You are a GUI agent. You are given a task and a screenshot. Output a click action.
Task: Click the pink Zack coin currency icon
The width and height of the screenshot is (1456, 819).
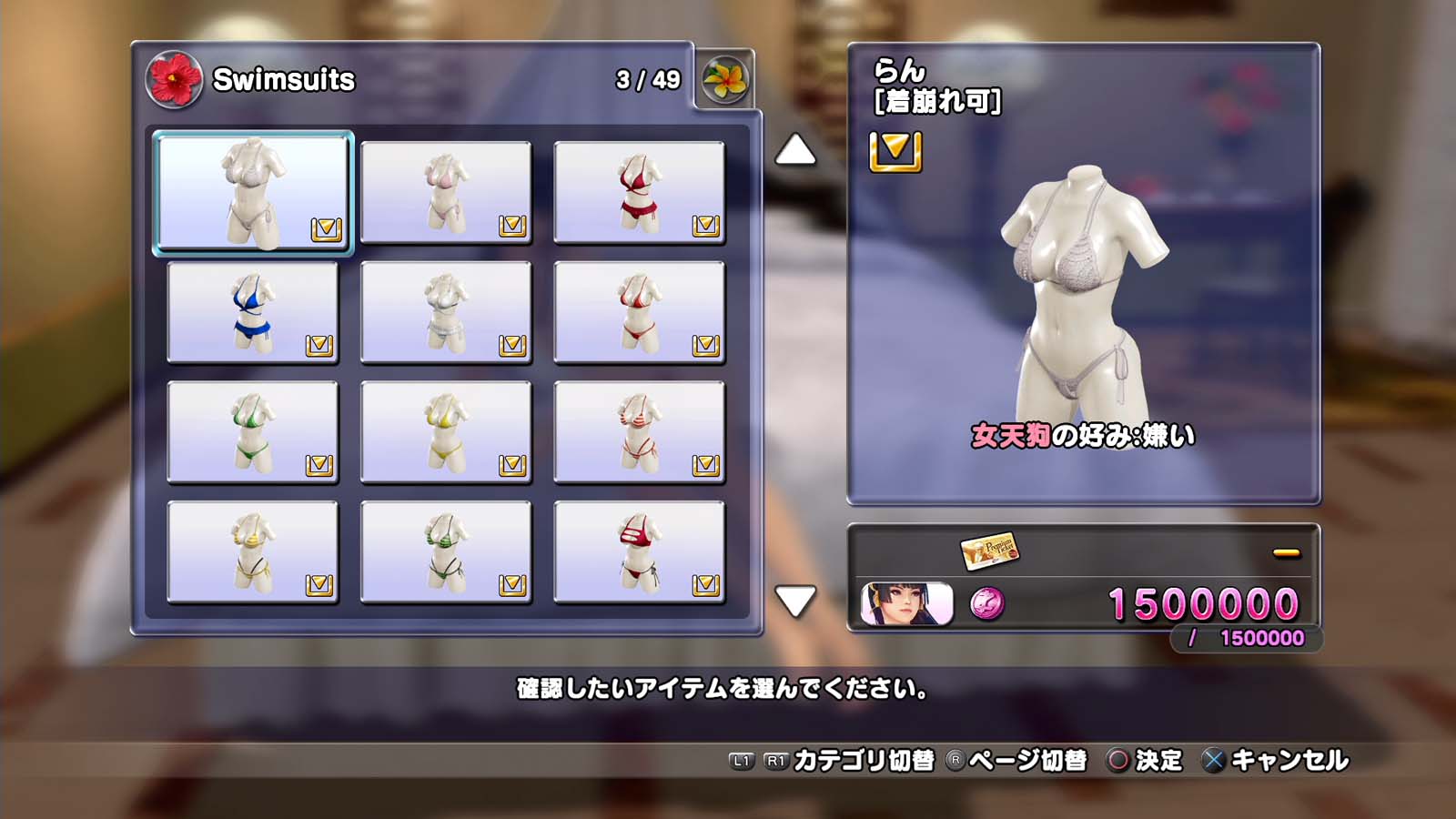coord(987,603)
